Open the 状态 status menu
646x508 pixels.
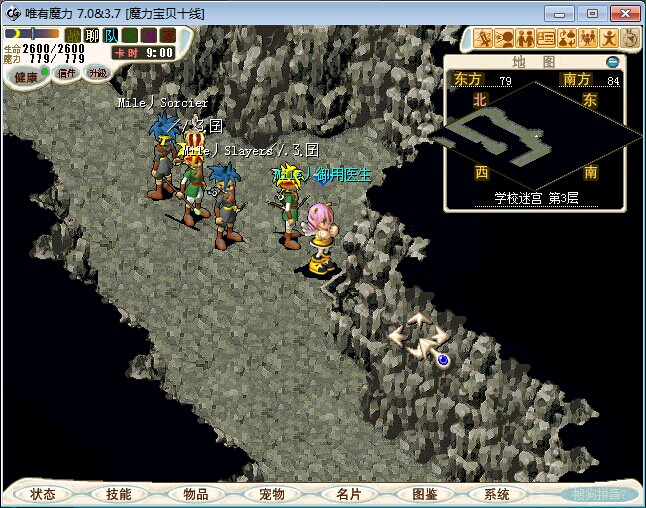point(43,494)
